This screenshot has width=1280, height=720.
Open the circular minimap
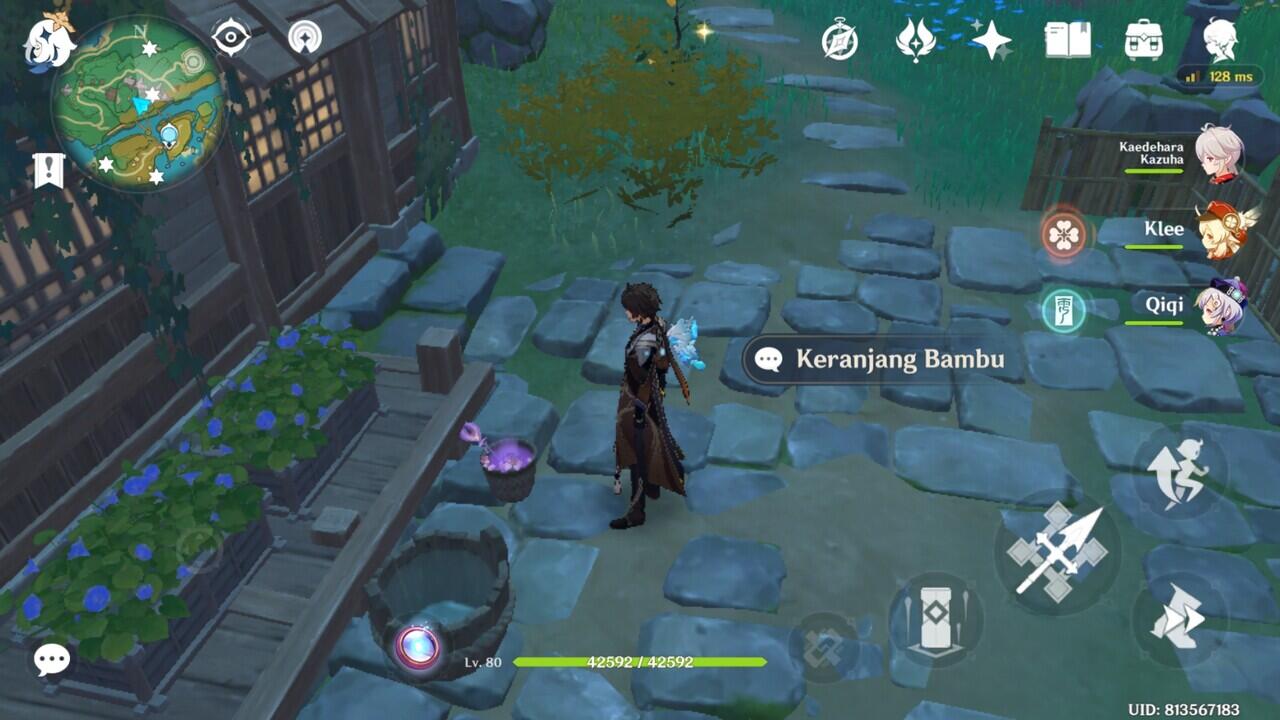(138, 103)
